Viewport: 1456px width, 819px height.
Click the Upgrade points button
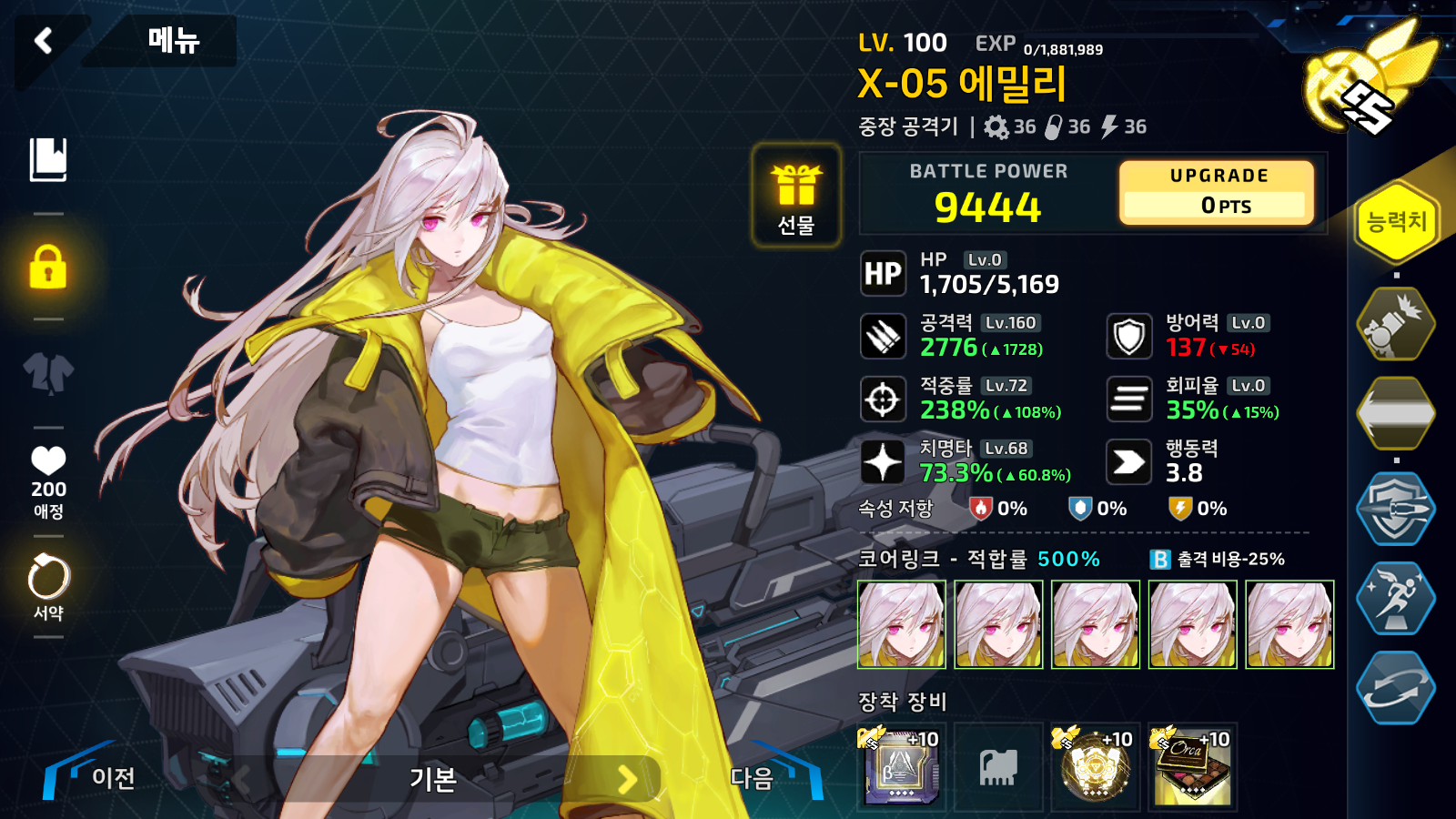coord(1218,192)
